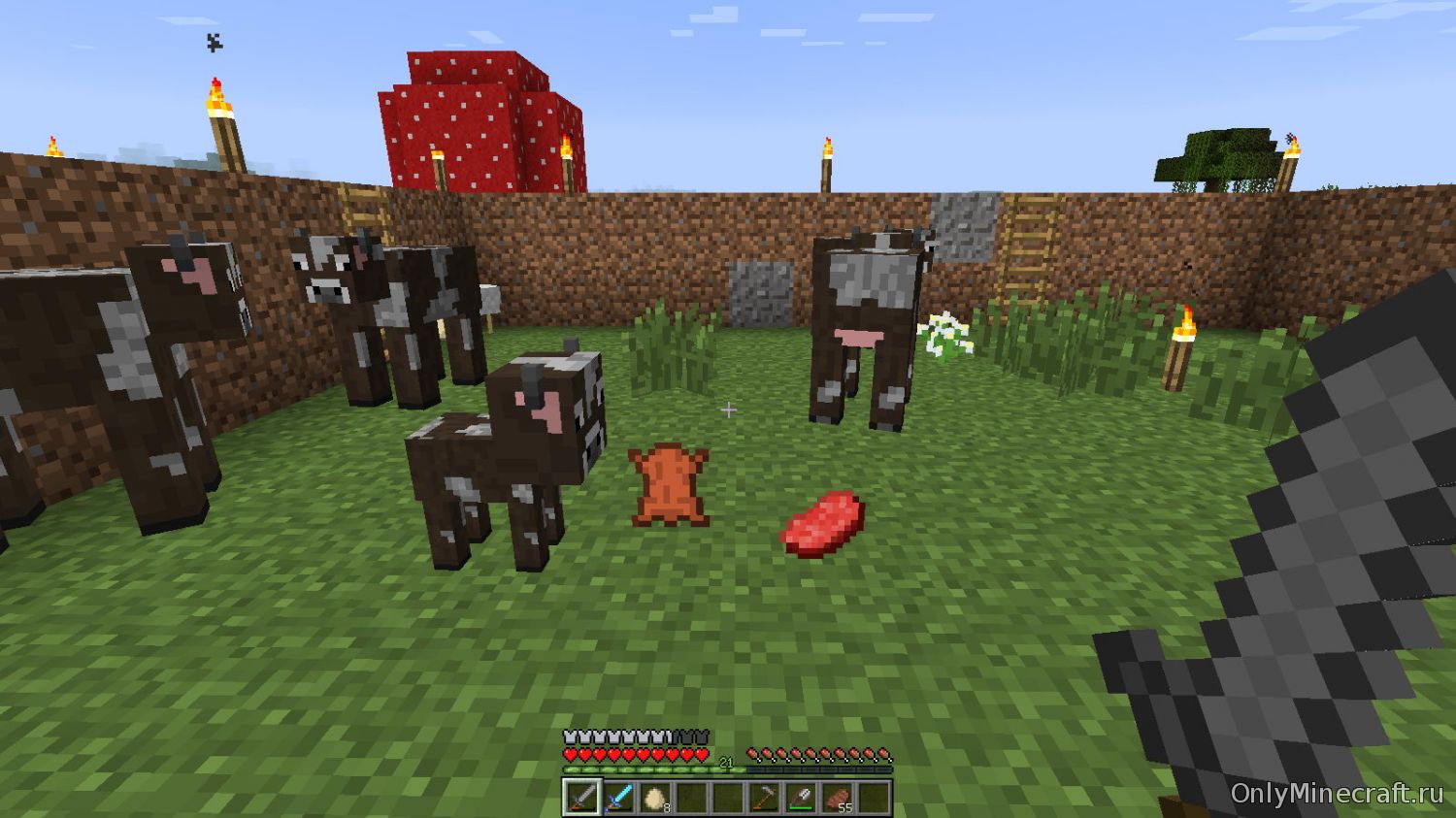Open the OnlyMinecraft.ru watermark link
The image size is (1456, 818).
1337,793
